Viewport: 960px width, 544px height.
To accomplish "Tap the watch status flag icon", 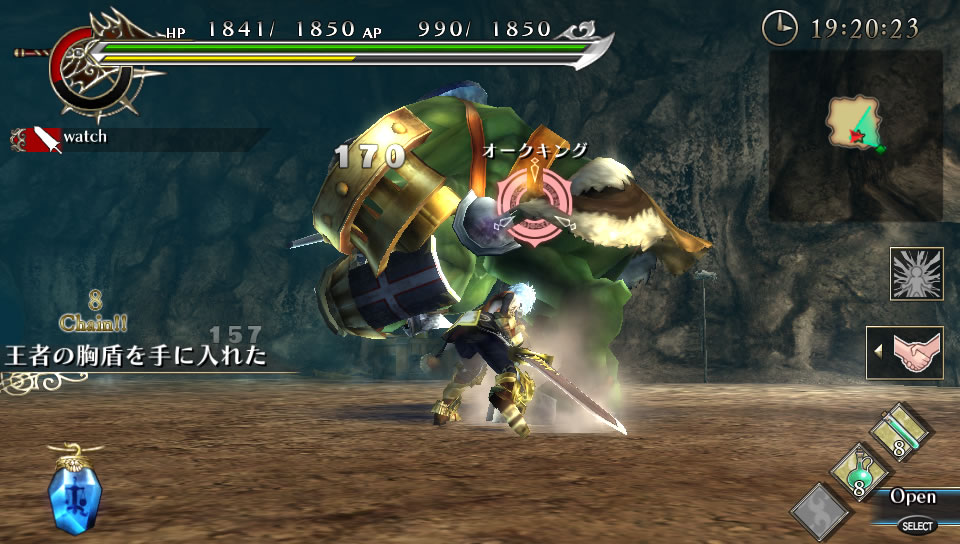I will [38, 139].
